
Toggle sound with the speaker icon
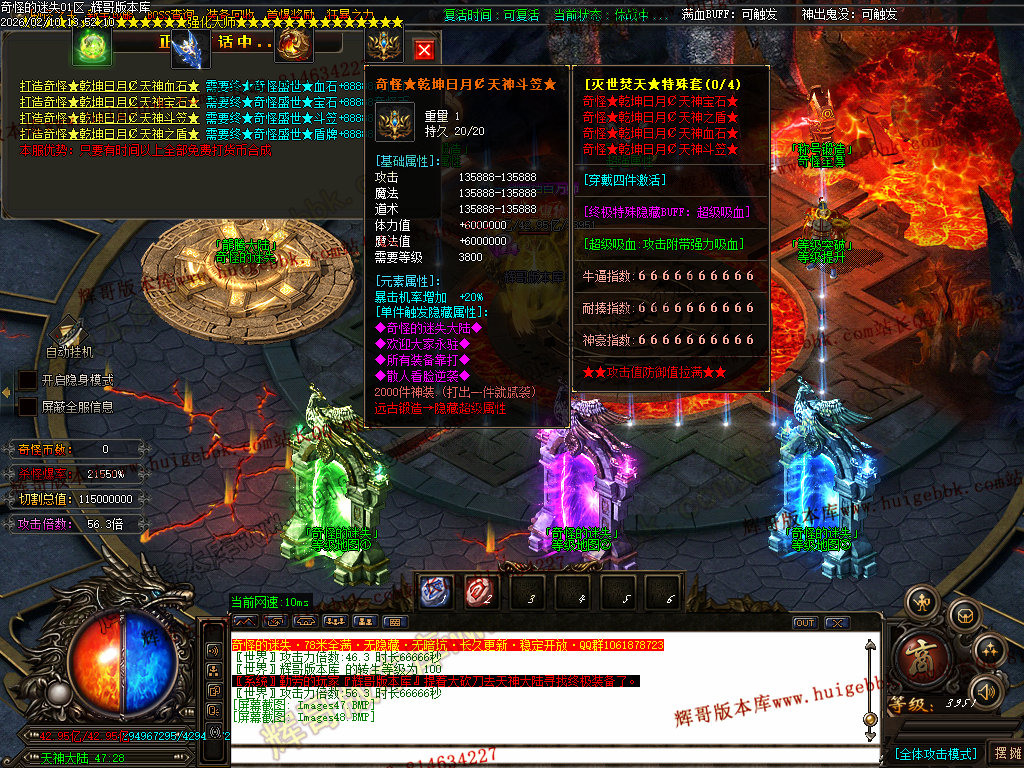point(987,690)
